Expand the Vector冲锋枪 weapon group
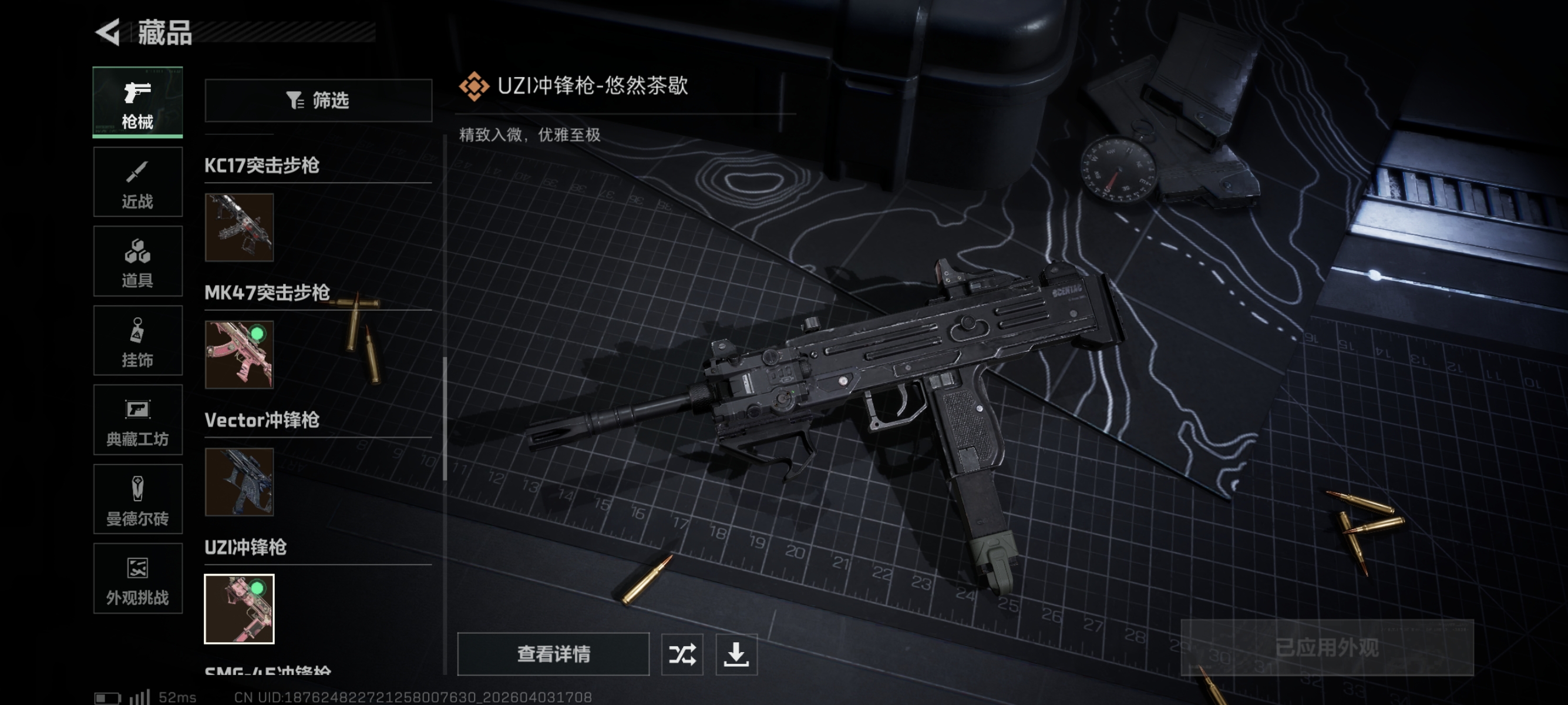Image resolution: width=1568 pixels, height=705 pixels. click(x=263, y=421)
